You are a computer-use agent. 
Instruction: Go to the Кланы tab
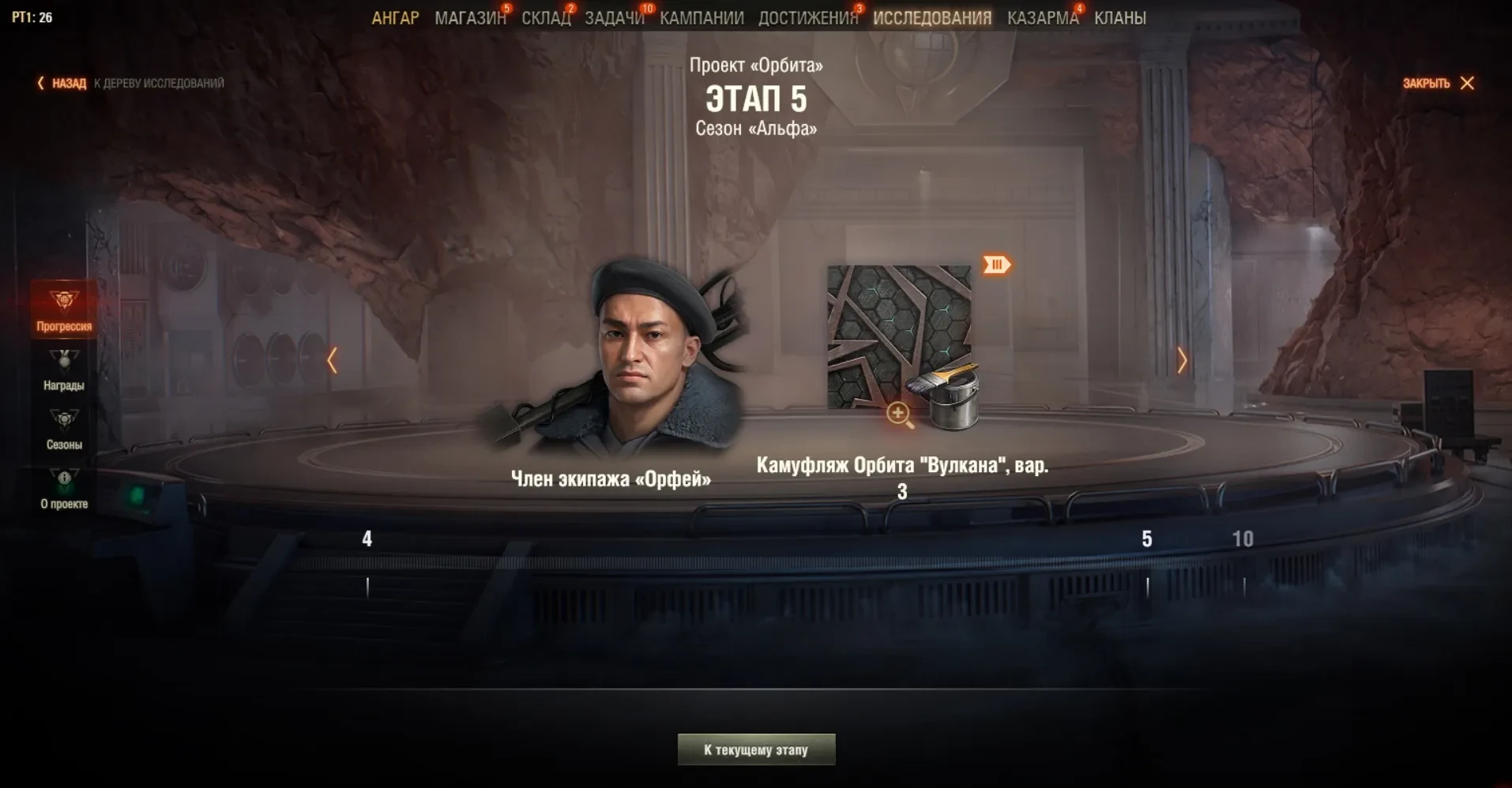(1119, 18)
